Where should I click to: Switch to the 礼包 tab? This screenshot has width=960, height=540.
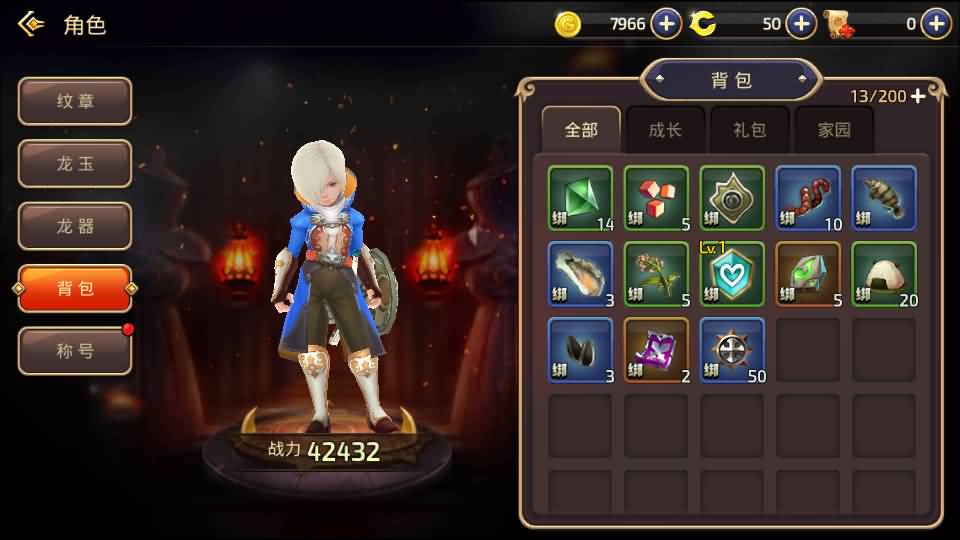click(749, 130)
